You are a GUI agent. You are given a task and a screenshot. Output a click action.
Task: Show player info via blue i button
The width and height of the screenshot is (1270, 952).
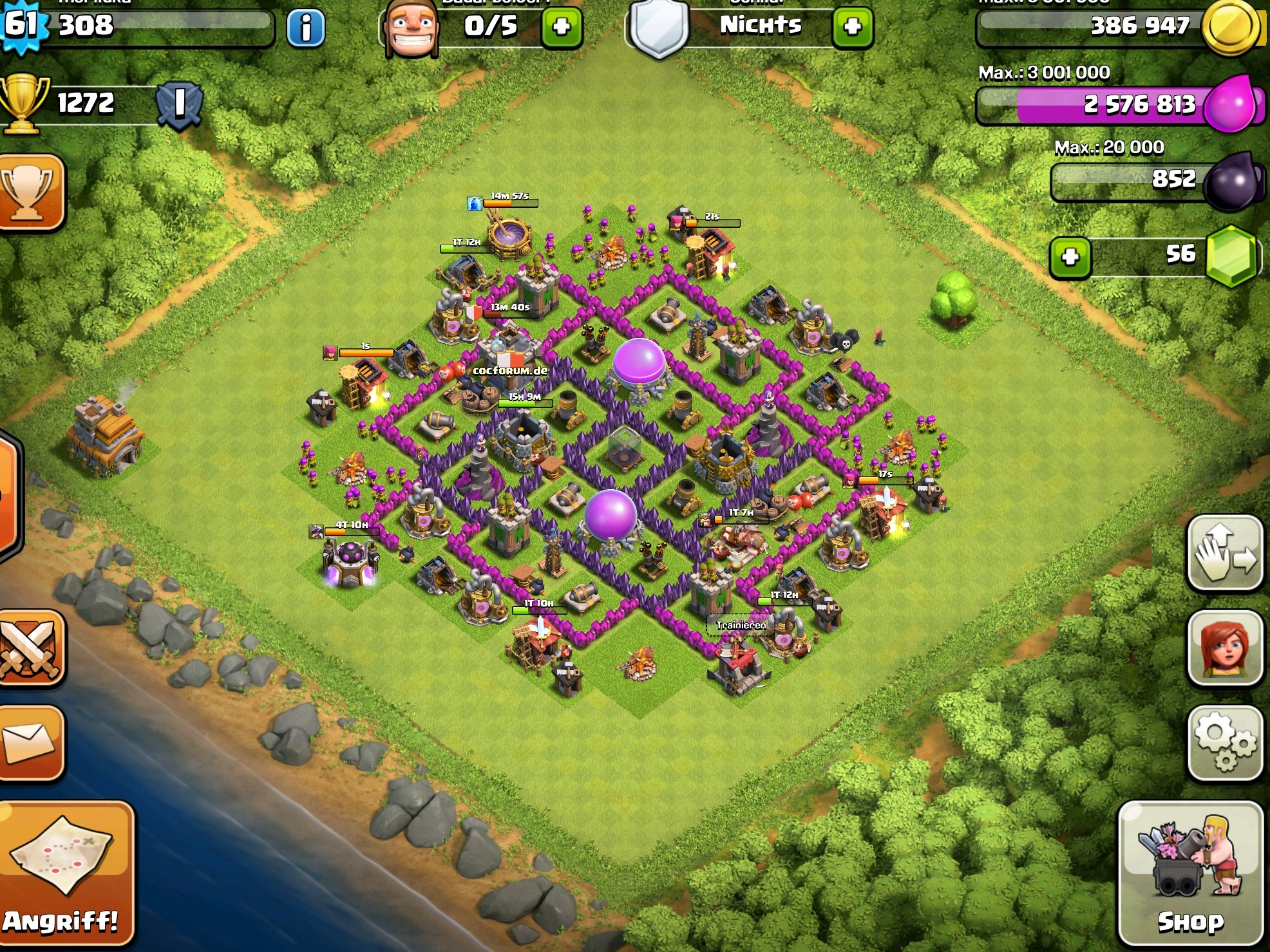point(305,28)
